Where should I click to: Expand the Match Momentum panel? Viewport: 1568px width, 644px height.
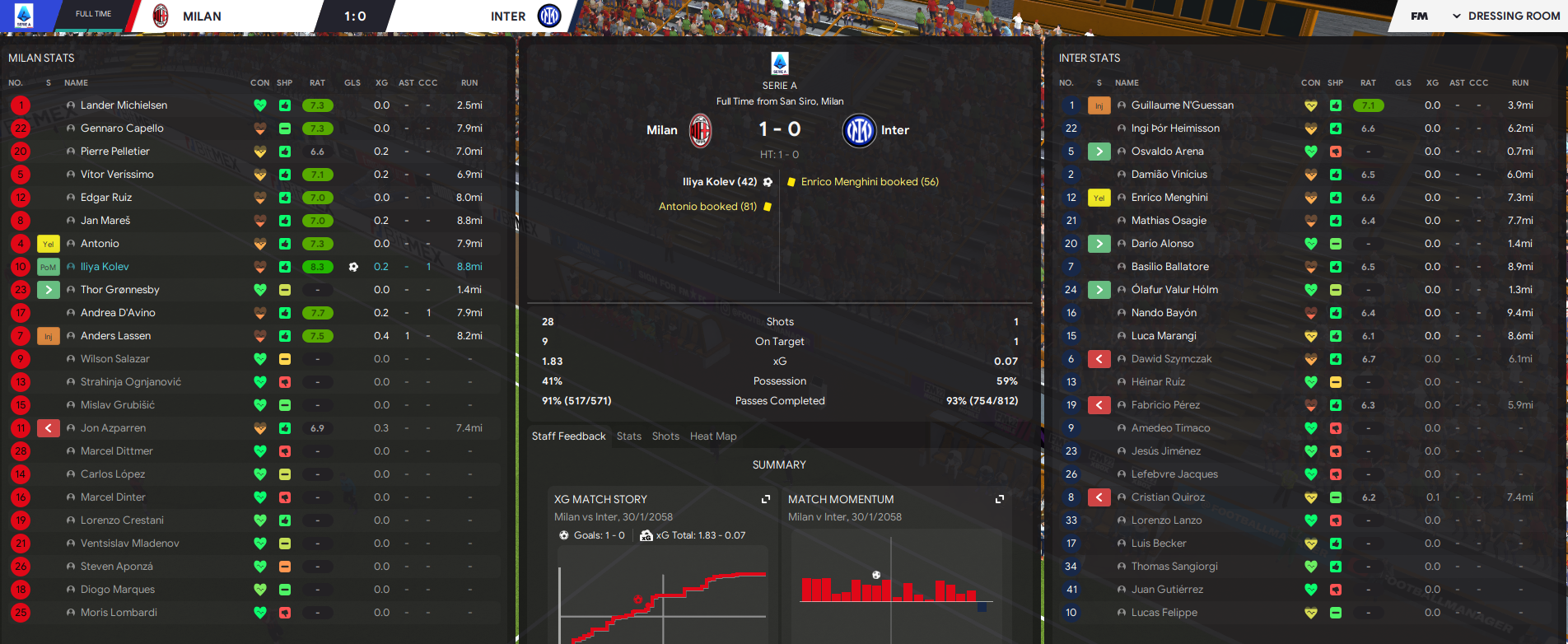(x=1000, y=499)
